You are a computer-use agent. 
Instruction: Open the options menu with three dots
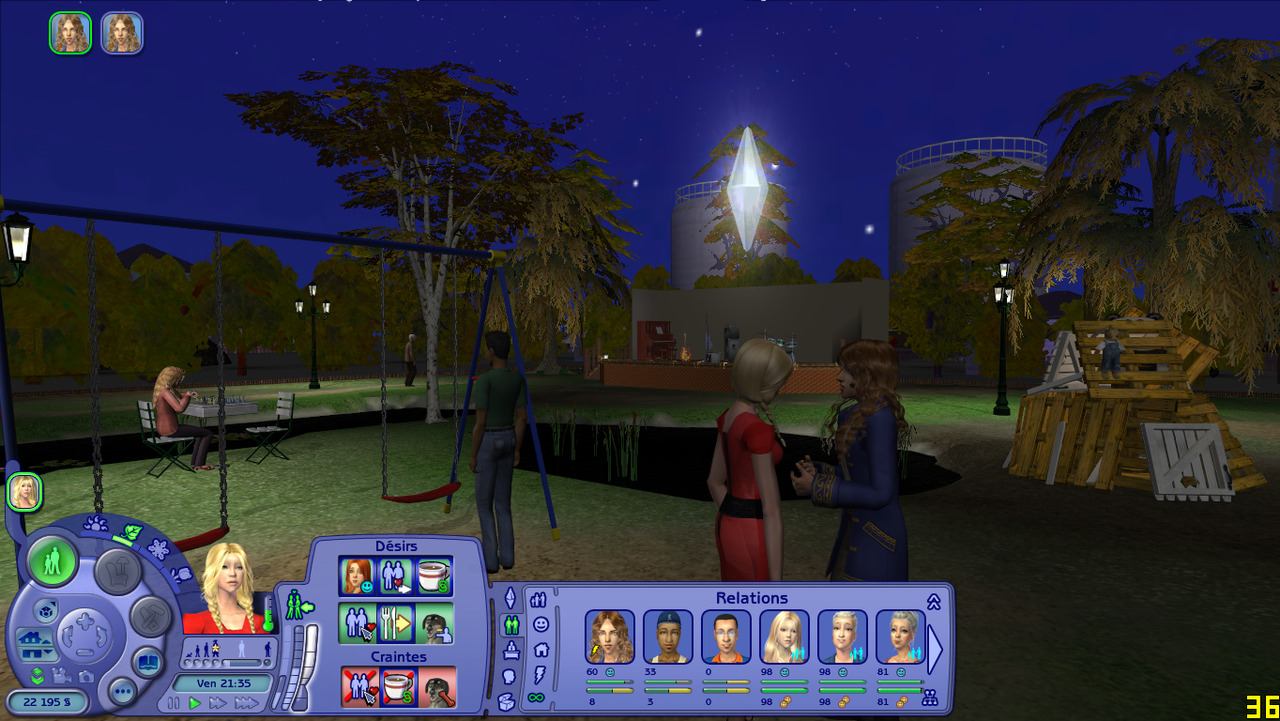[x=123, y=691]
